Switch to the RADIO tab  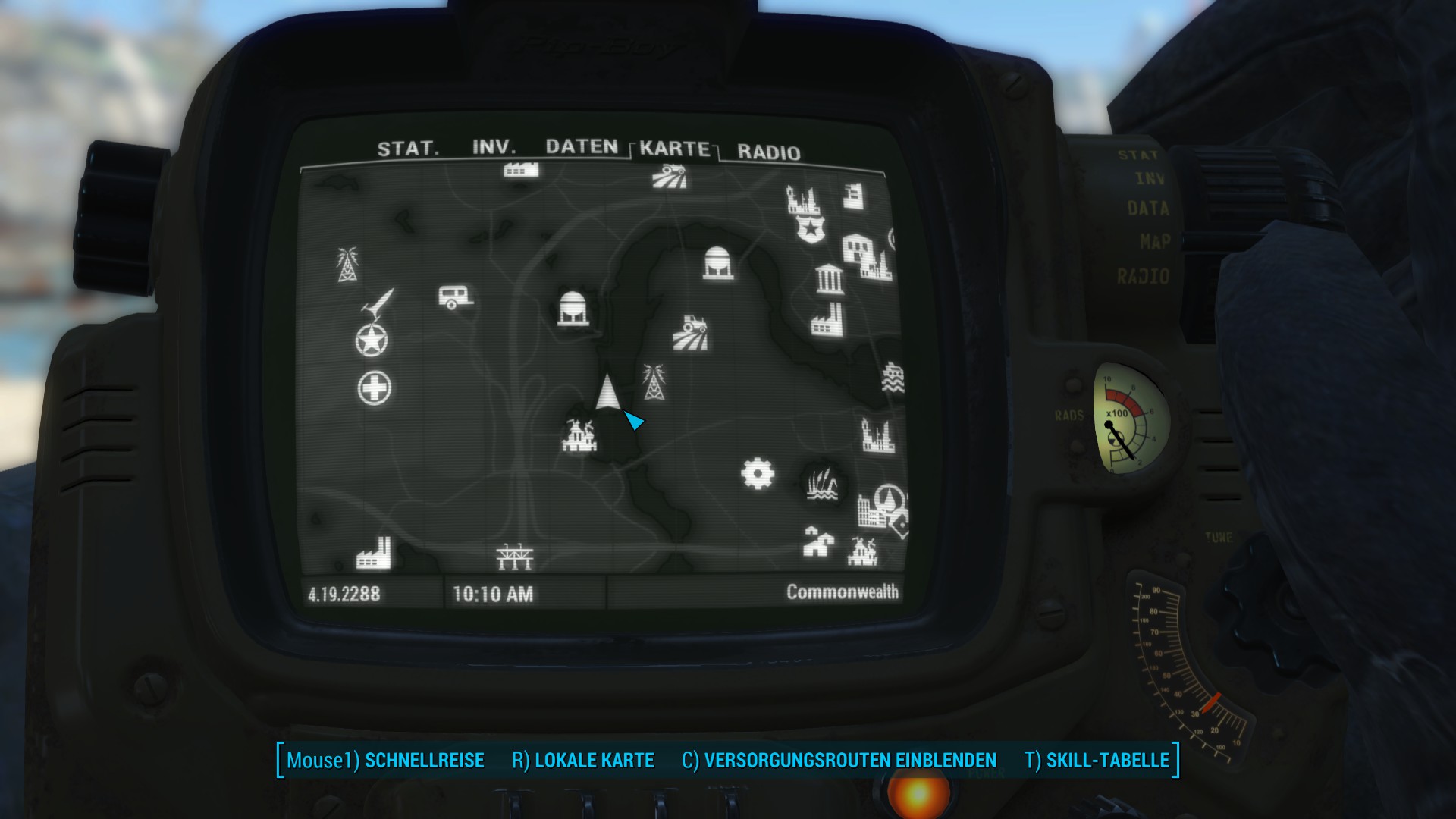click(x=768, y=152)
